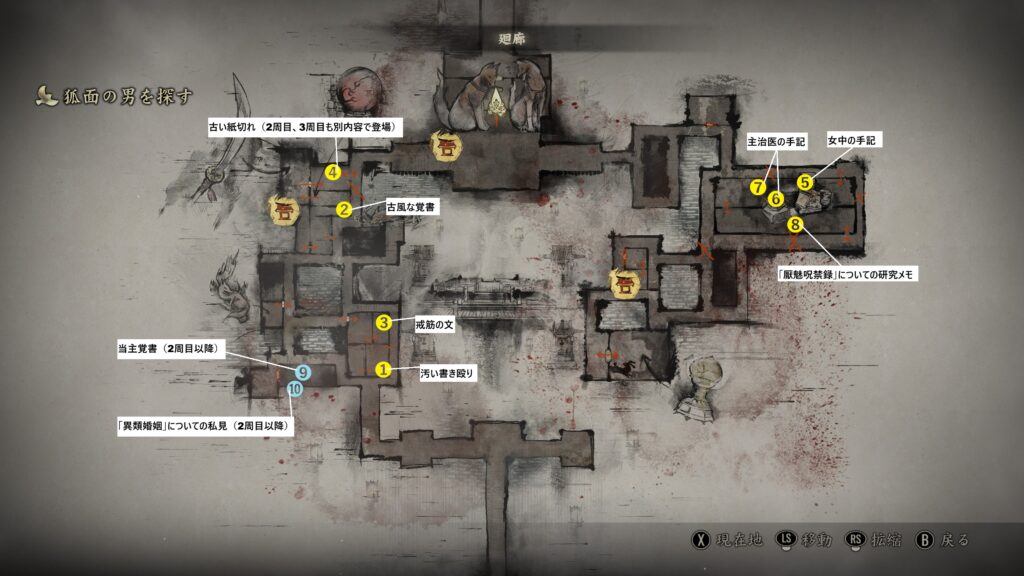Select map marker number 4
The image size is (1024, 576).
[x=334, y=172]
